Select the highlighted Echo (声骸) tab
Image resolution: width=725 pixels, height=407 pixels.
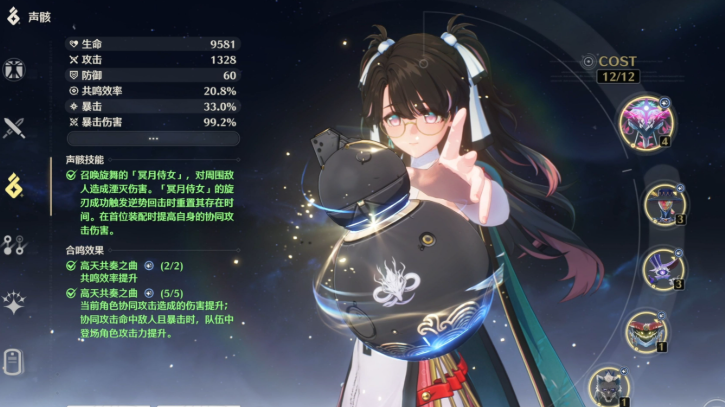coord(14,185)
